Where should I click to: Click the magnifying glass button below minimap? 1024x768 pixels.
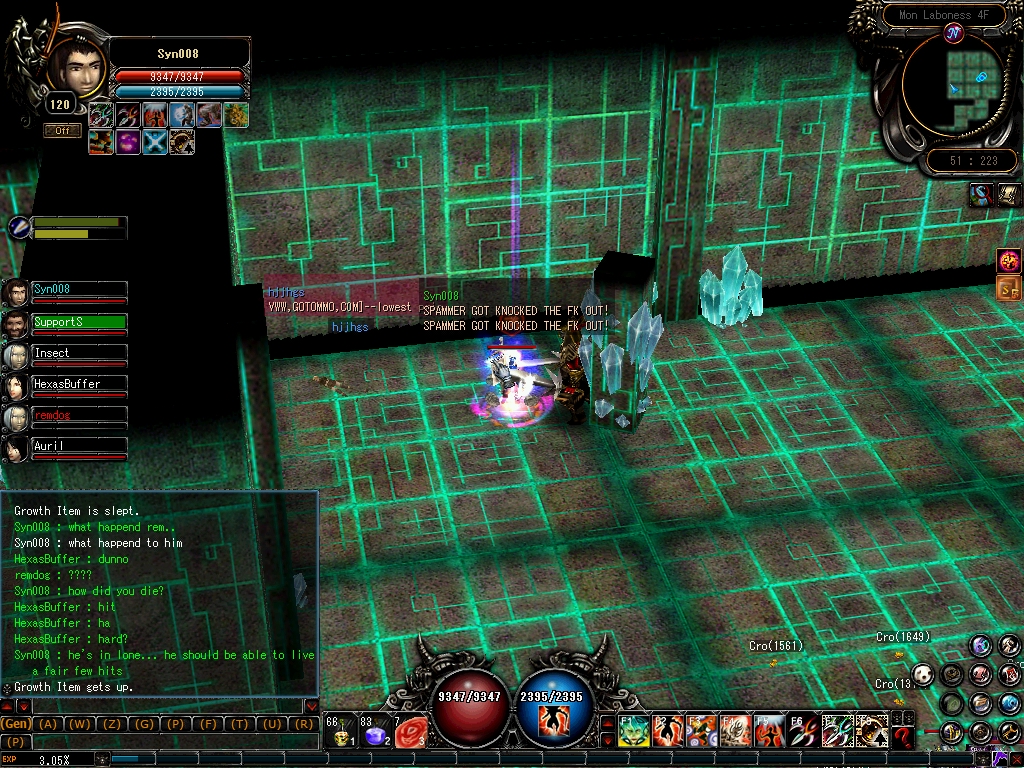[x=981, y=195]
